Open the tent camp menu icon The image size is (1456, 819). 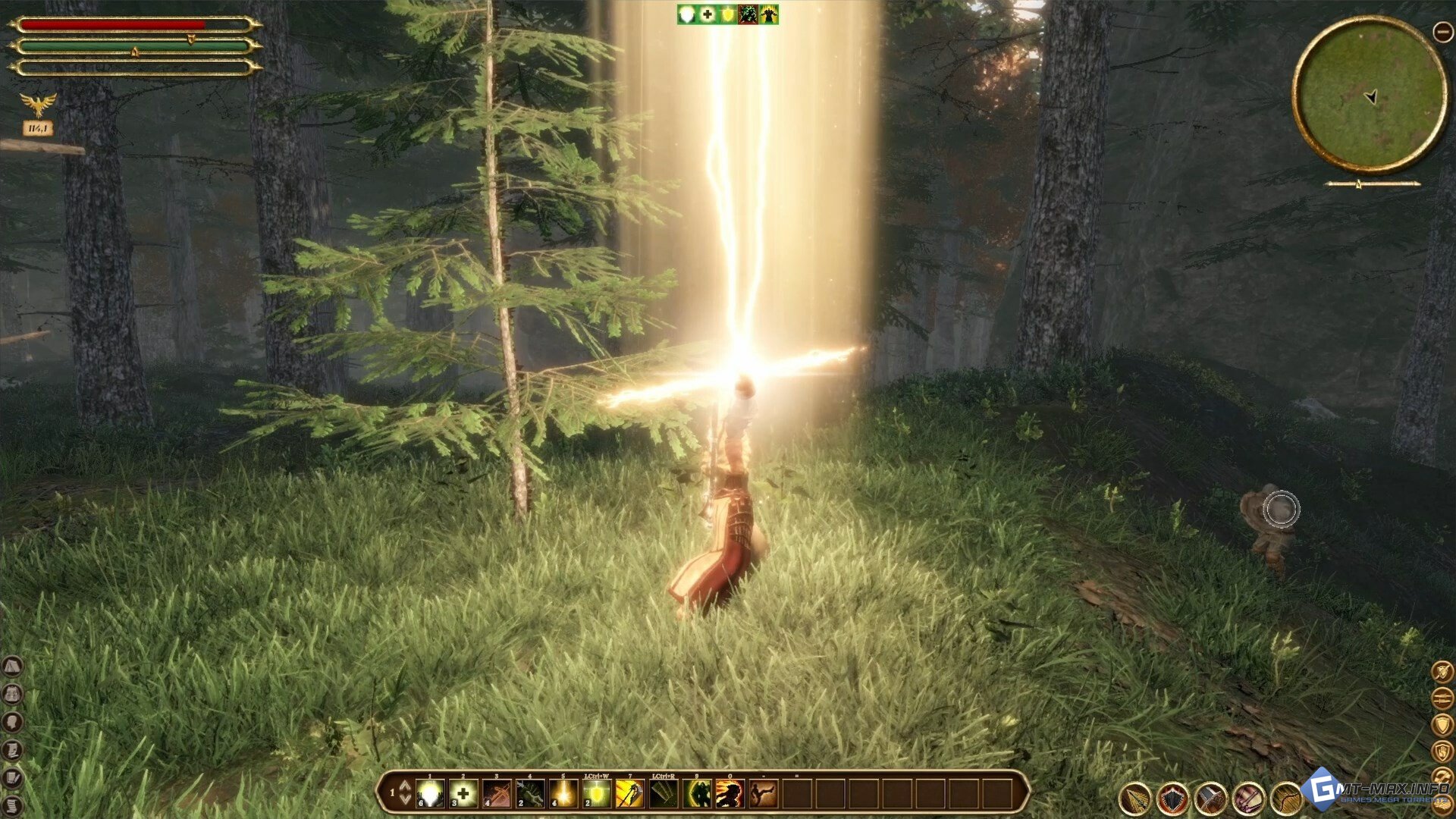12,667
